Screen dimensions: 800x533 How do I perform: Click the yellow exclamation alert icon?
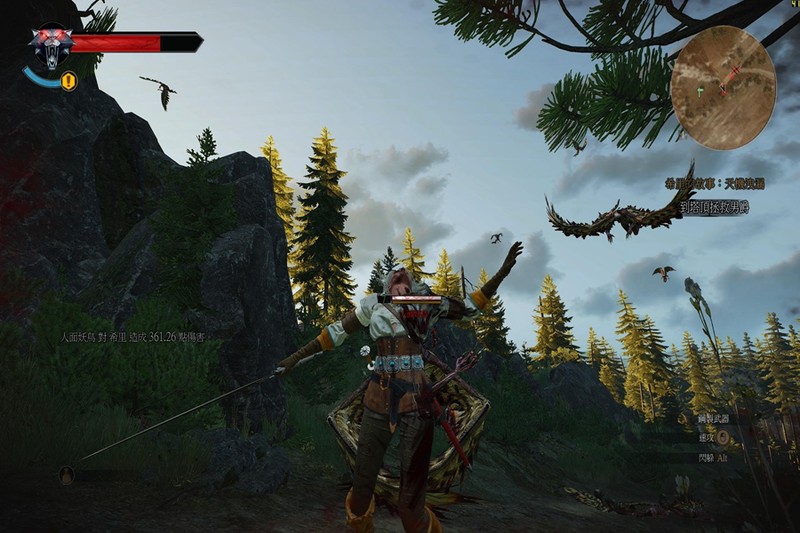(x=69, y=81)
